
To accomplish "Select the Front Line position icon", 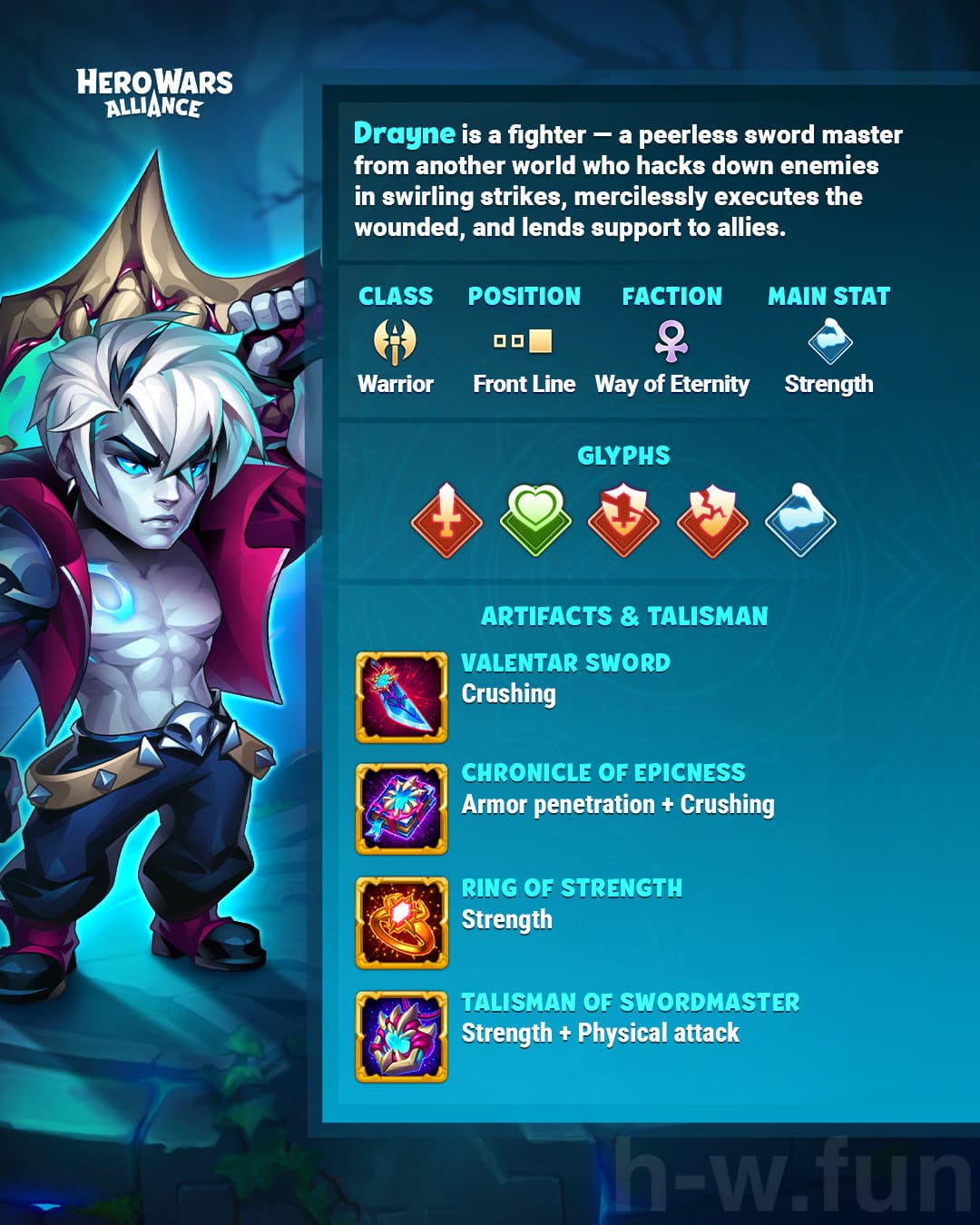I will tap(524, 341).
